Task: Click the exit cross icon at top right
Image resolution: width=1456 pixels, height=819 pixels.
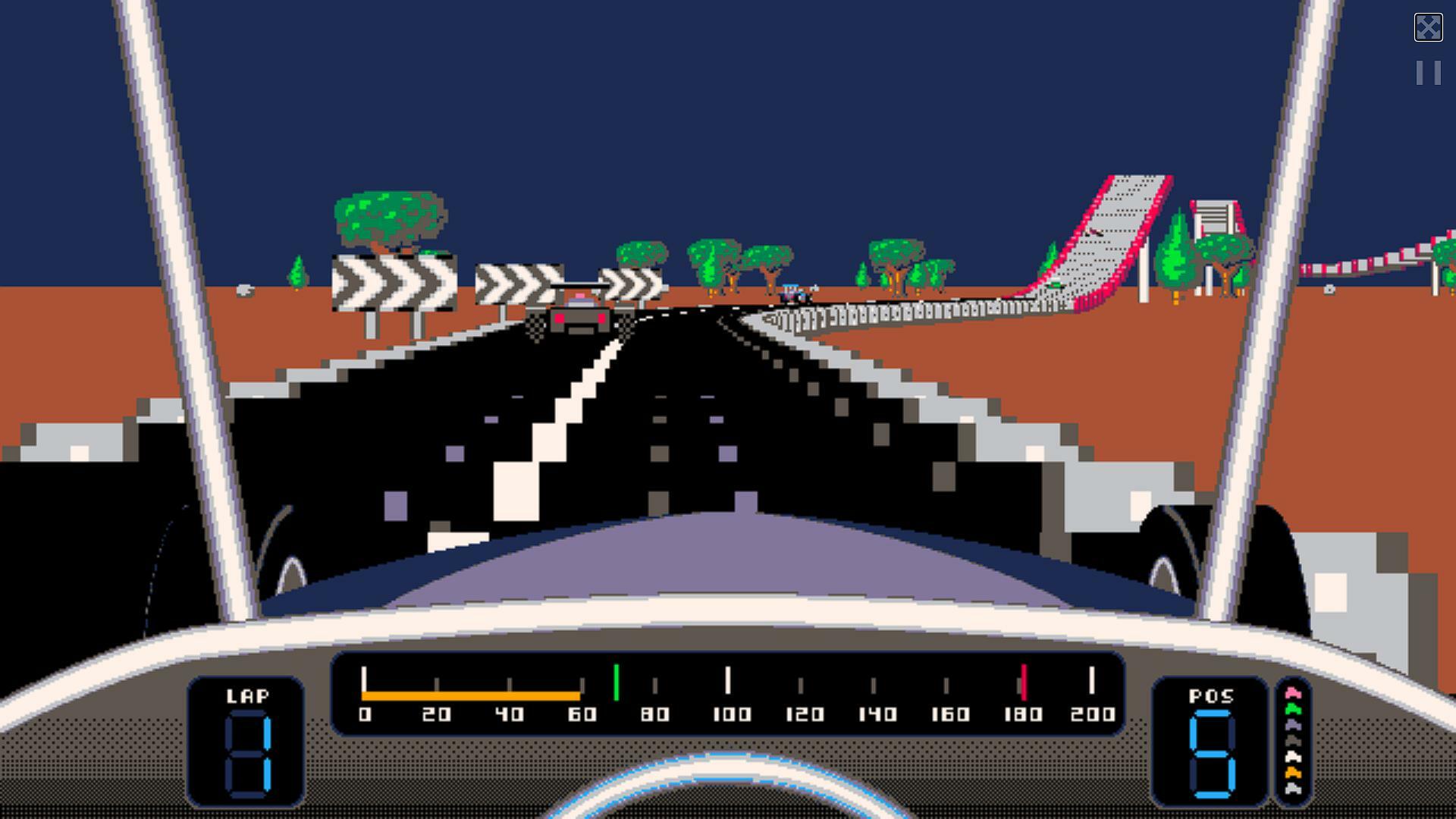Action: pos(1429,27)
